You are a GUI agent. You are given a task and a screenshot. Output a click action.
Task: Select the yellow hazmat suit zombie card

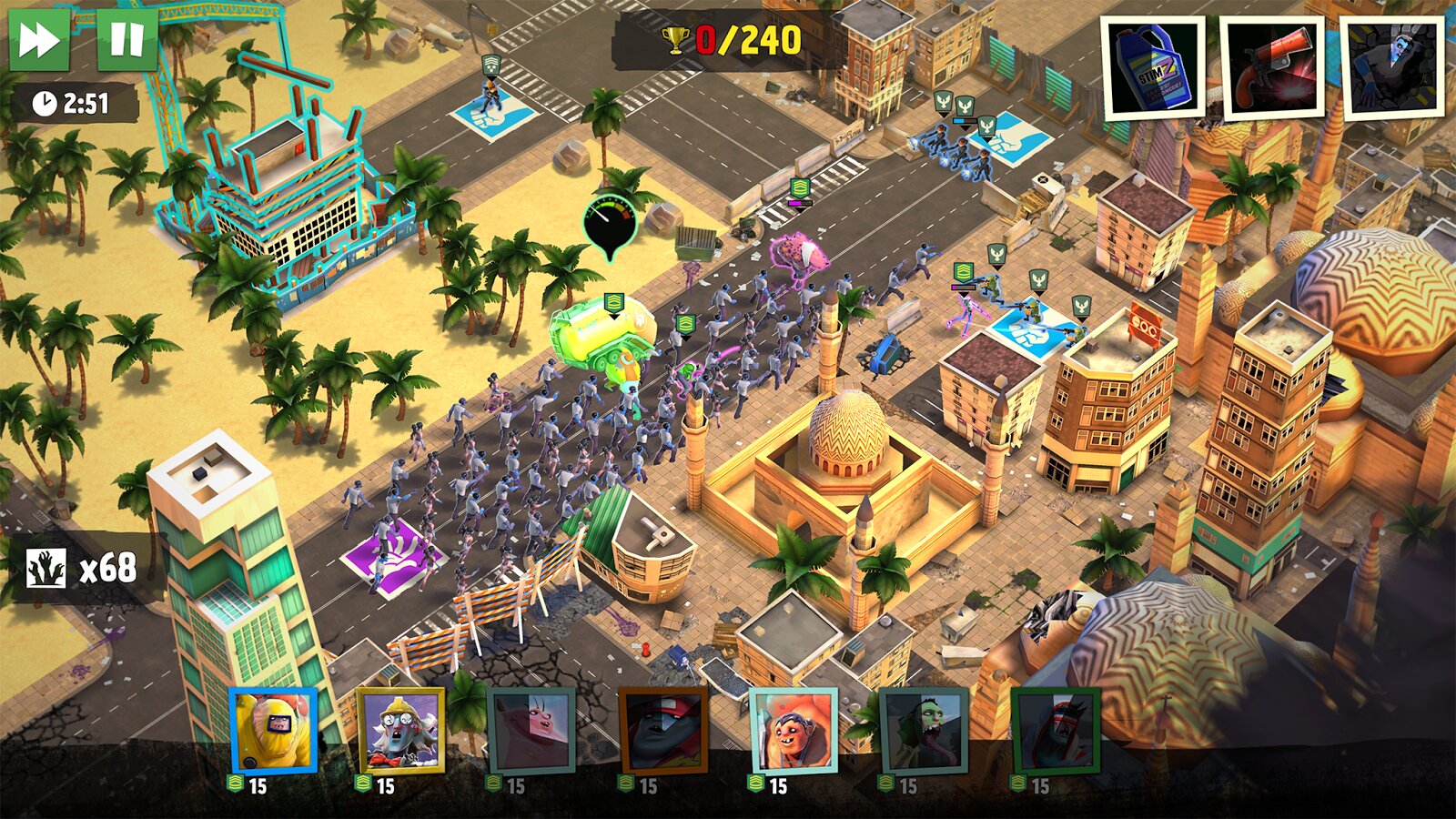click(x=273, y=730)
